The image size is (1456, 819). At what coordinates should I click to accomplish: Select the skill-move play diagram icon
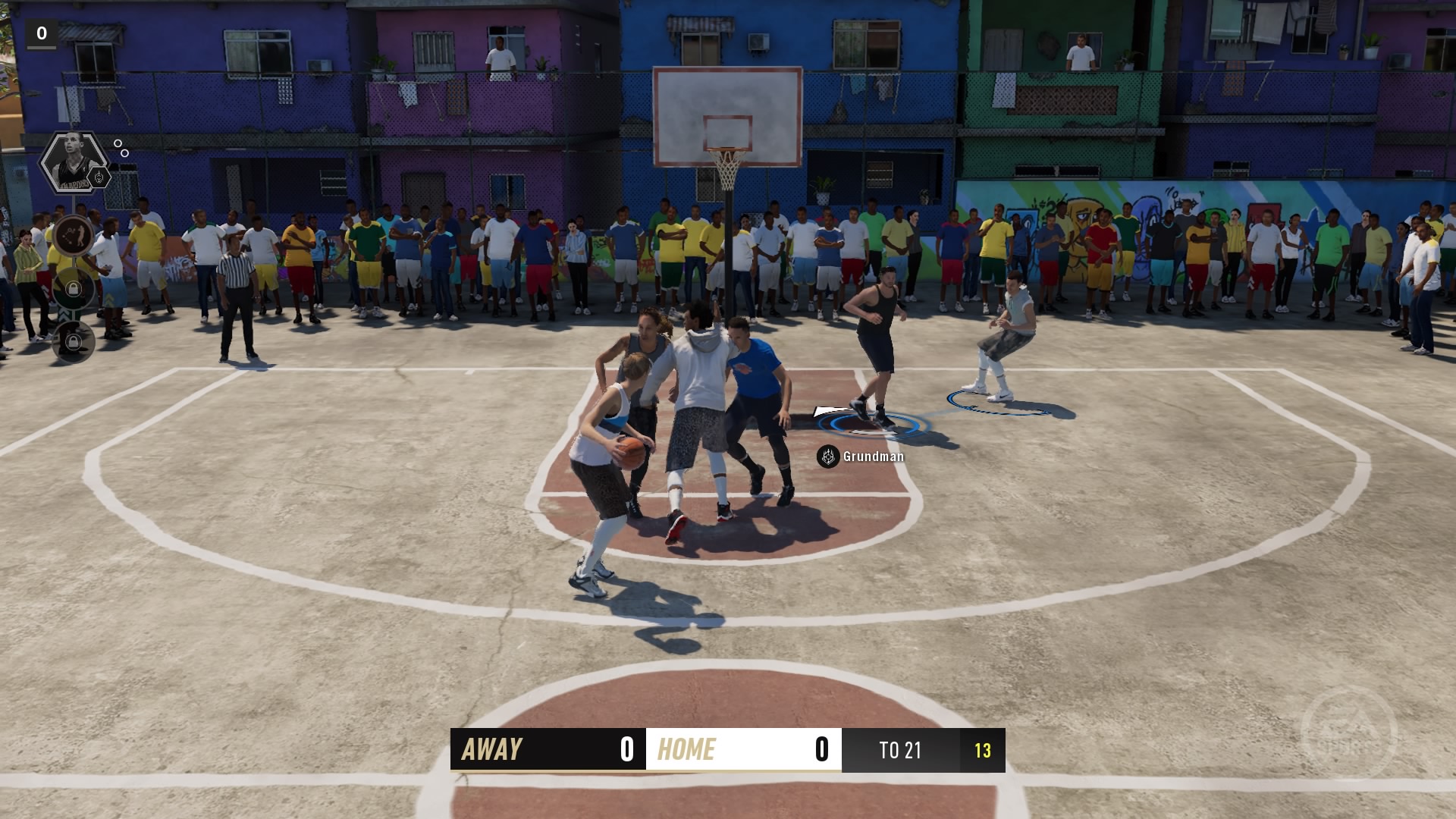coord(74,235)
